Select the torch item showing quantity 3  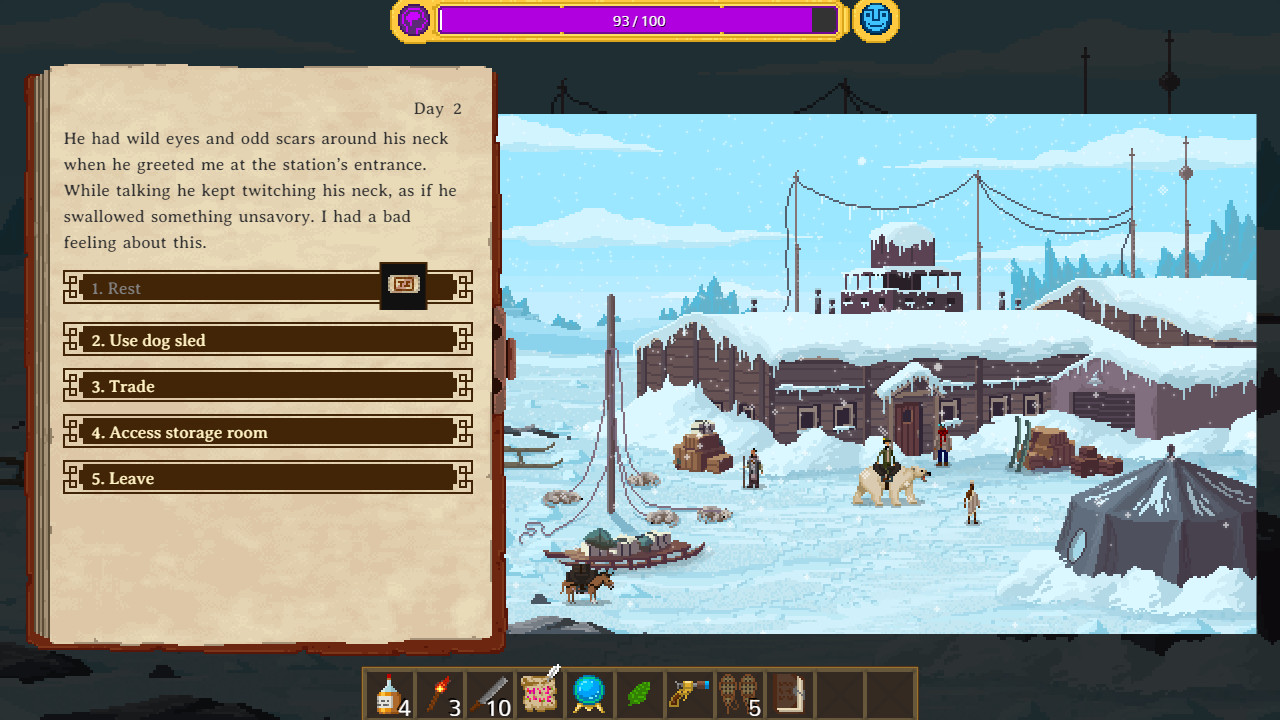pyautogui.click(x=438, y=695)
